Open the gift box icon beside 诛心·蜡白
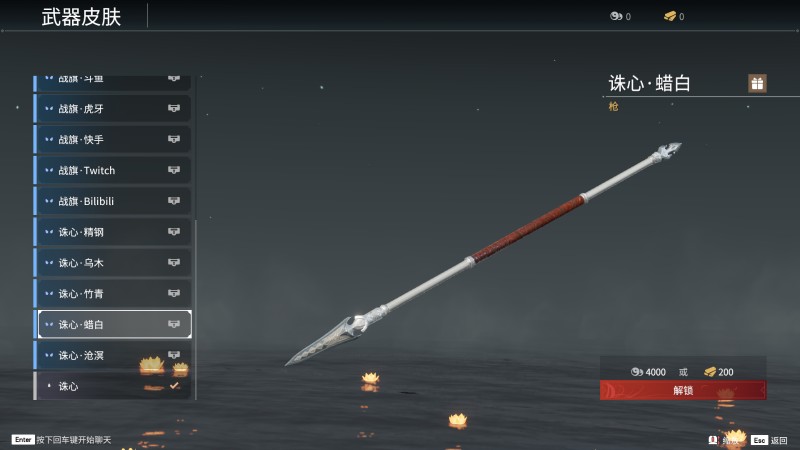Viewport: 800px width, 450px height. 757,83
